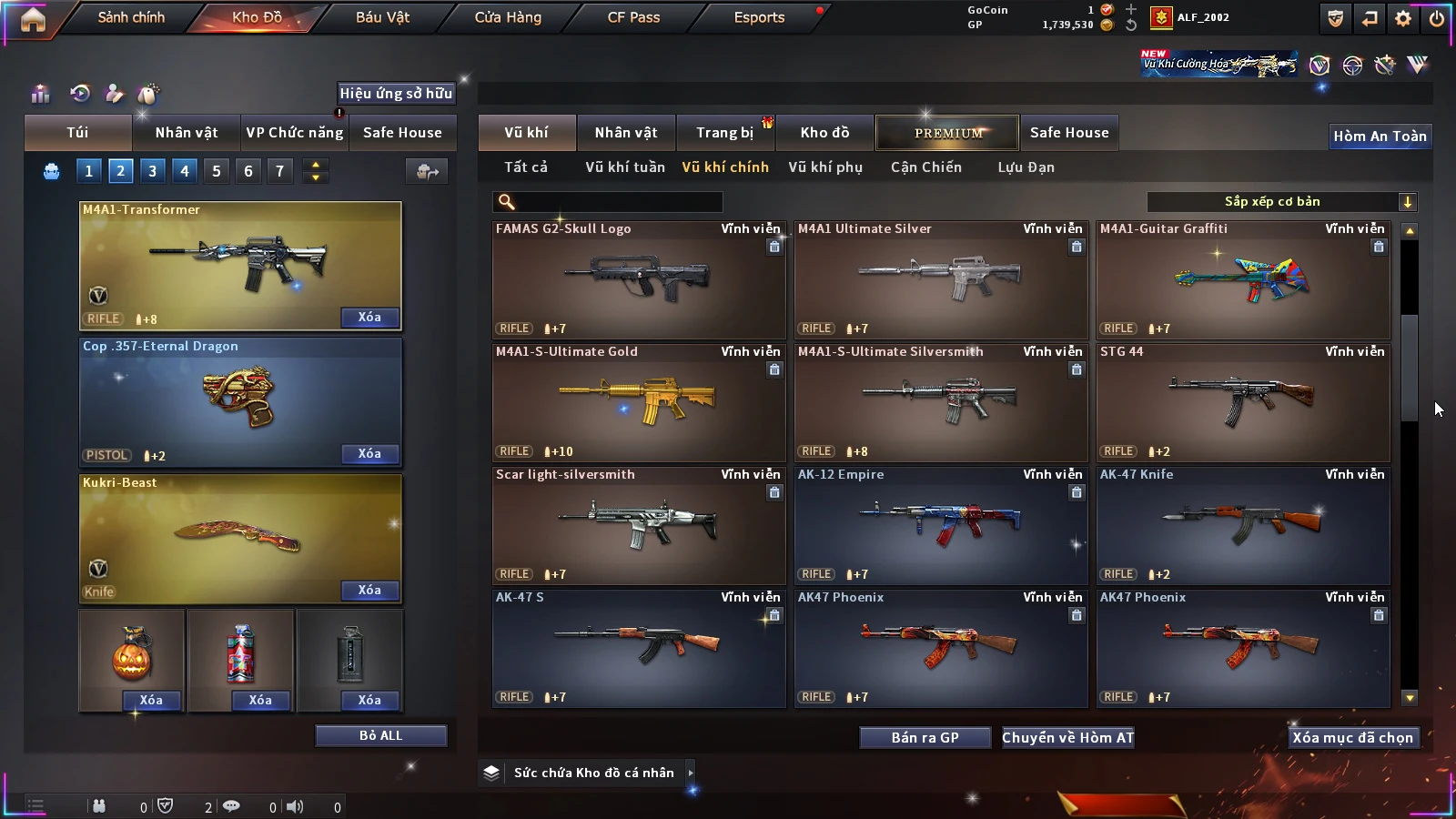The image size is (1456, 819).
Task: Open the Hòm An Toàn safe box
Action: (1380, 136)
